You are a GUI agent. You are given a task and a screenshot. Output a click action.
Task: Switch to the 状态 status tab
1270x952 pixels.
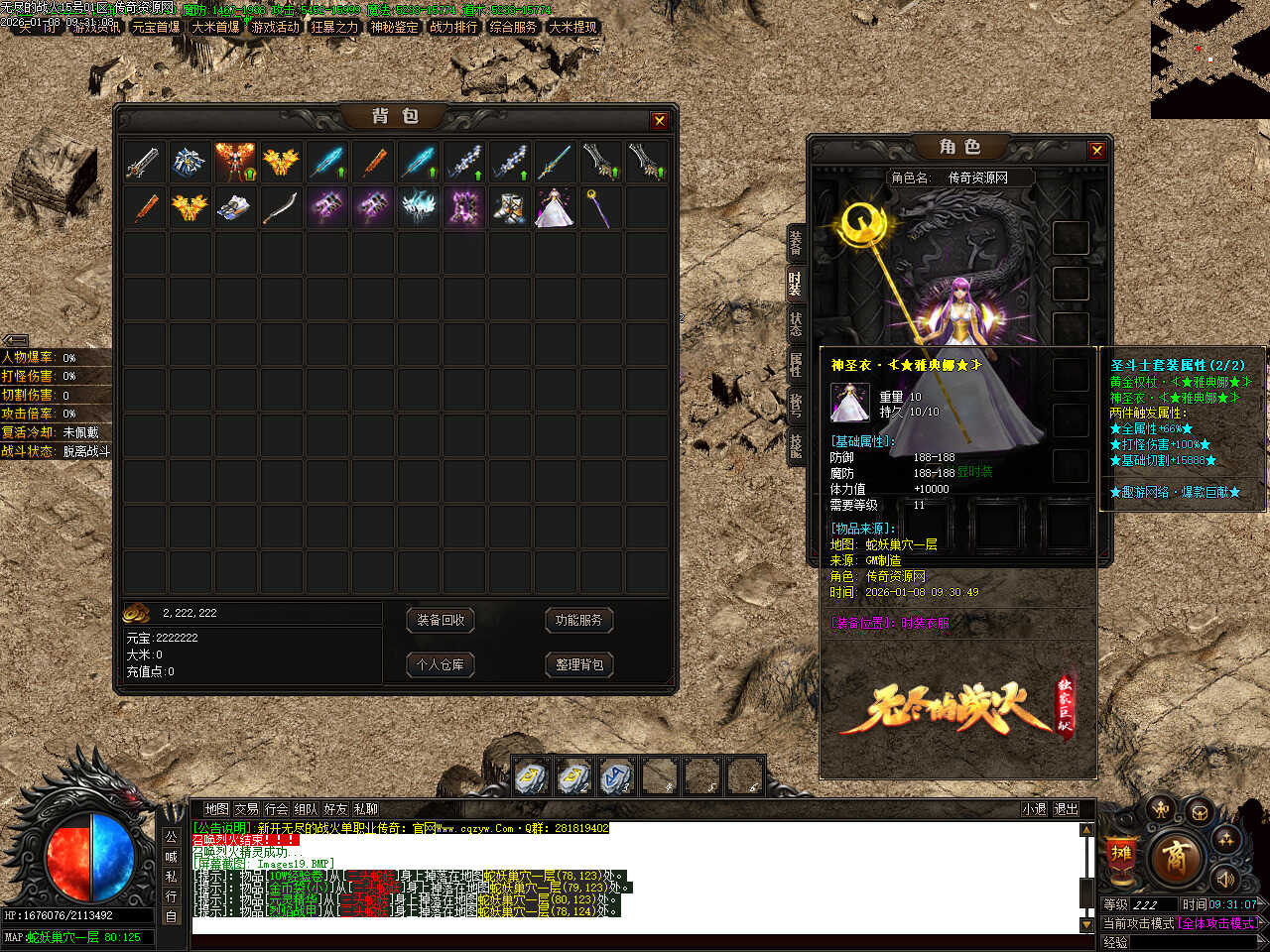click(x=795, y=323)
